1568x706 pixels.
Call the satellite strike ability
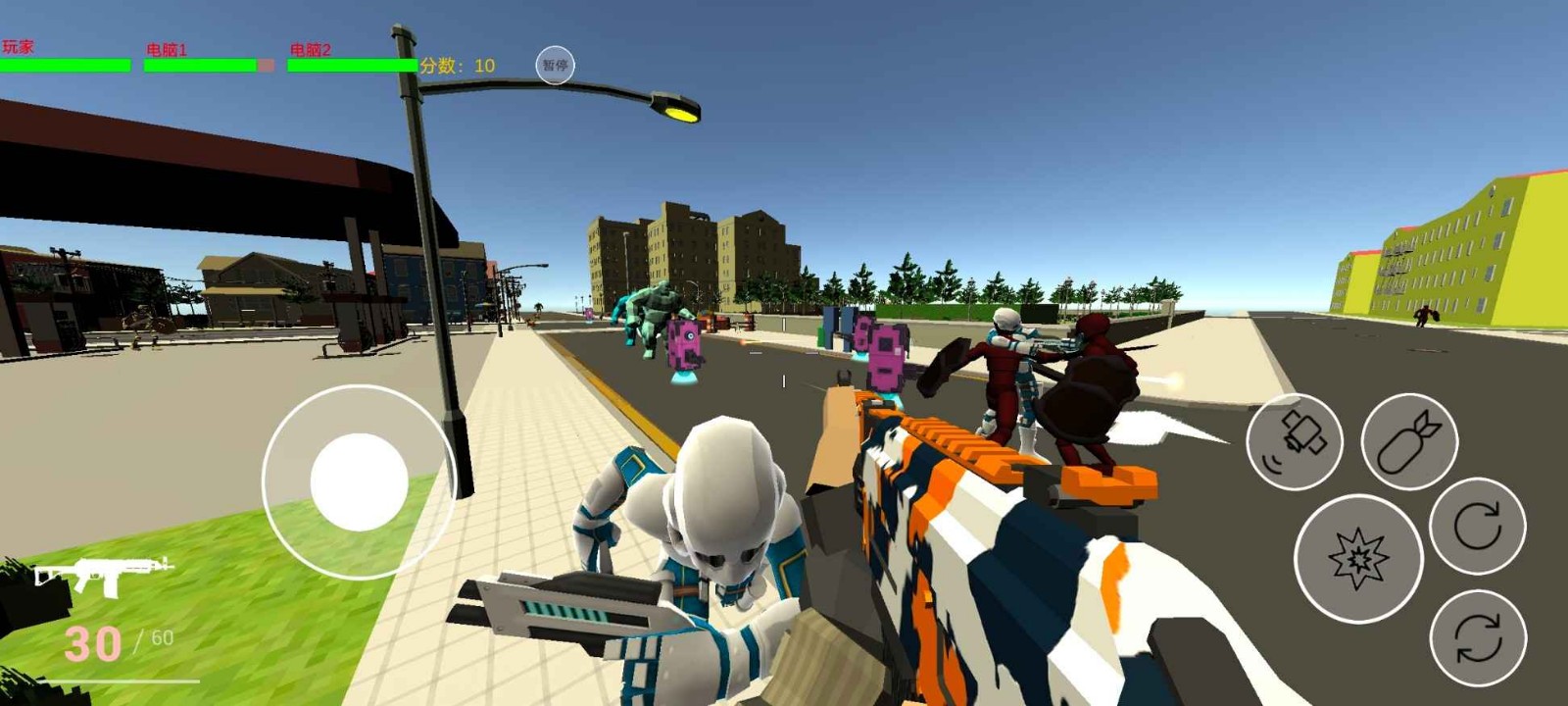click(1294, 441)
